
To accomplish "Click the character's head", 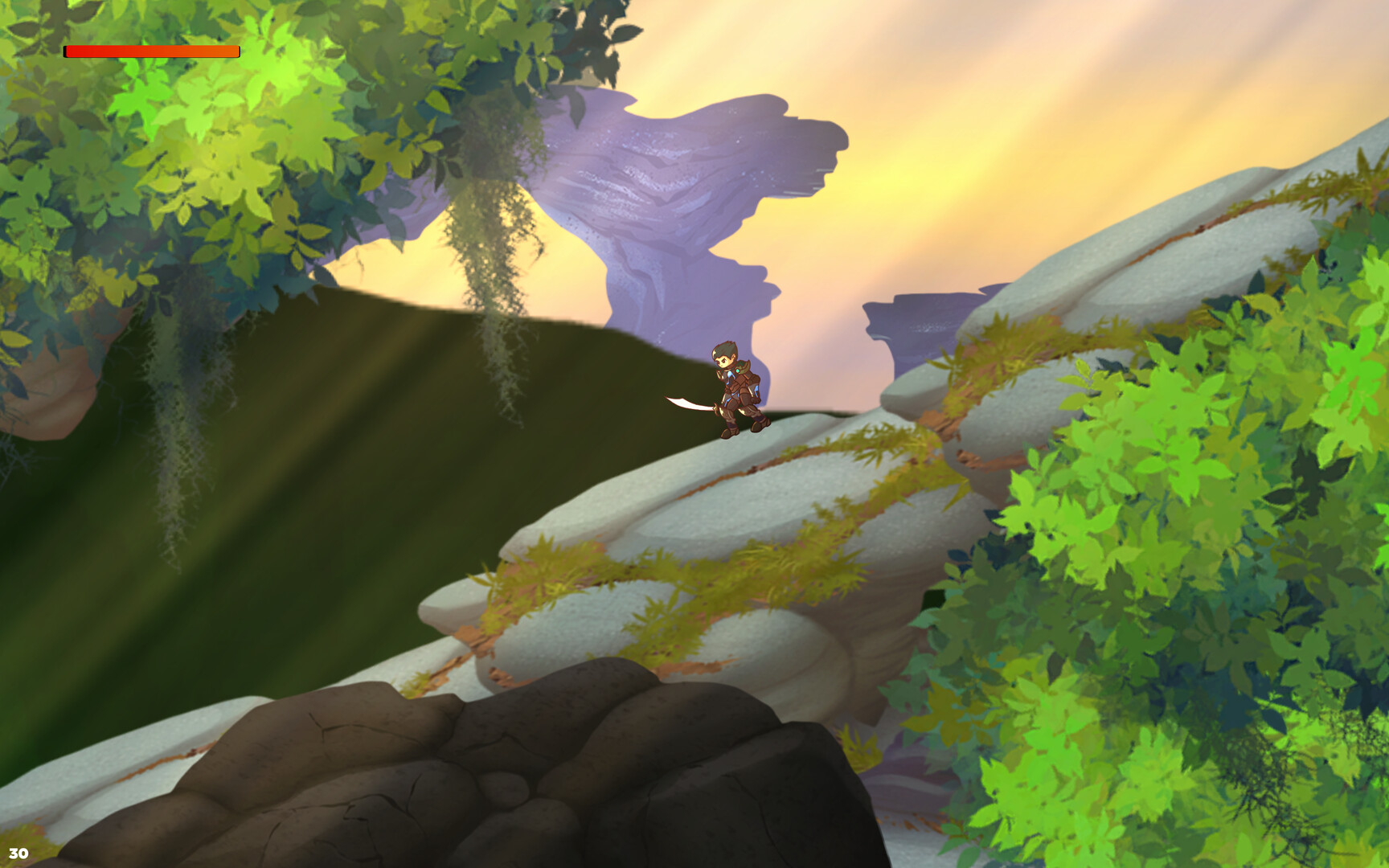I will [x=722, y=356].
